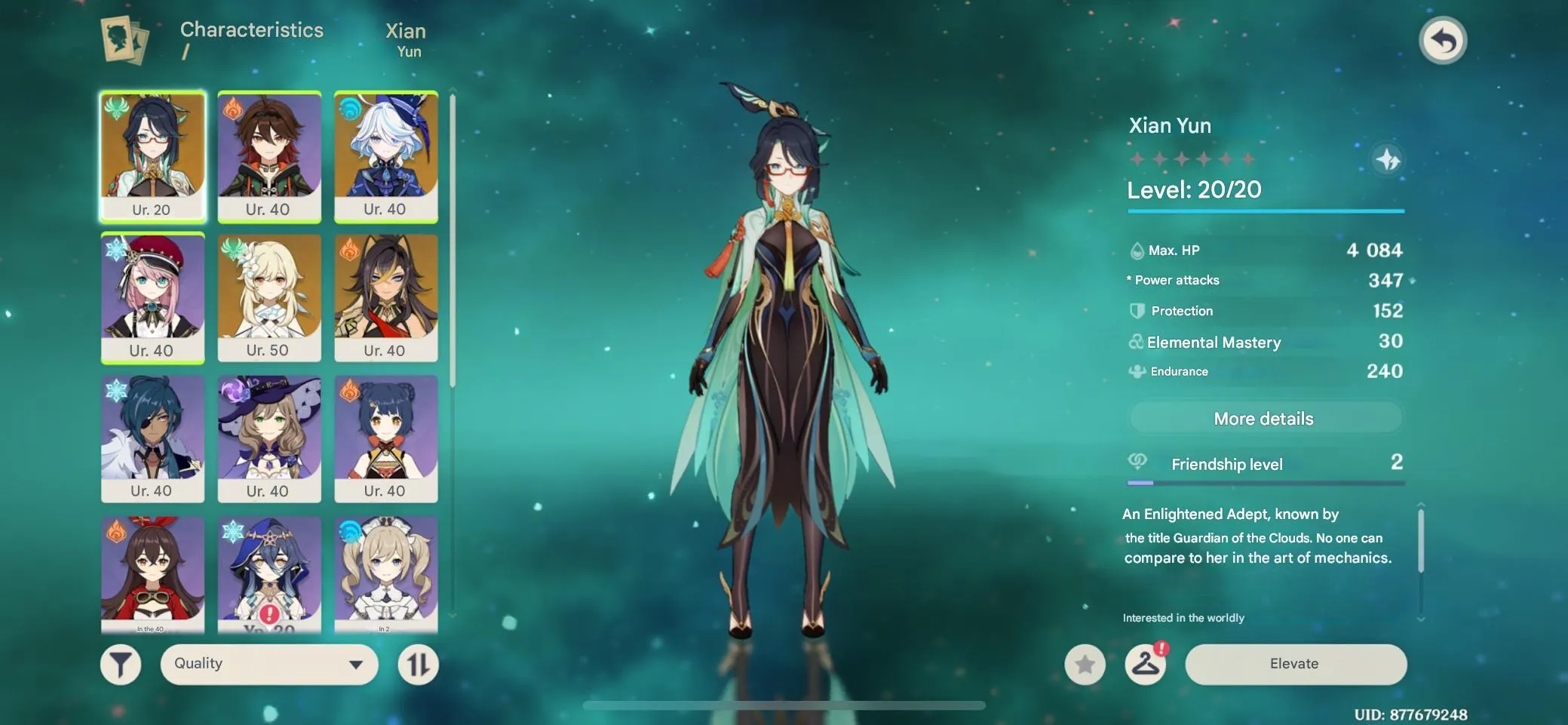This screenshot has width=1568, height=725.
Task: Click the constellation sparkle icon beside Xian Yun's level
Action: (1389, 160)
